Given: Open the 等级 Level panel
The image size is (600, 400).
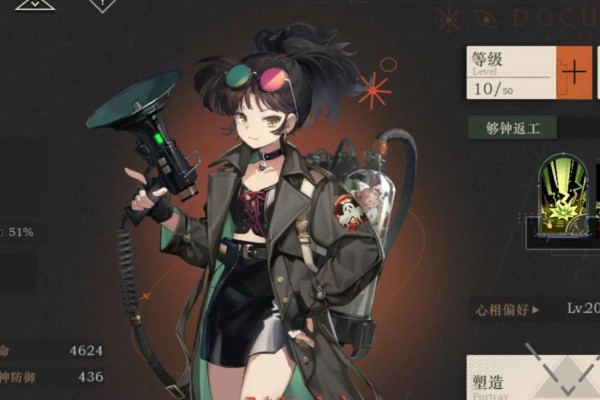Looking at the screenshot, I should coord(510,73).
